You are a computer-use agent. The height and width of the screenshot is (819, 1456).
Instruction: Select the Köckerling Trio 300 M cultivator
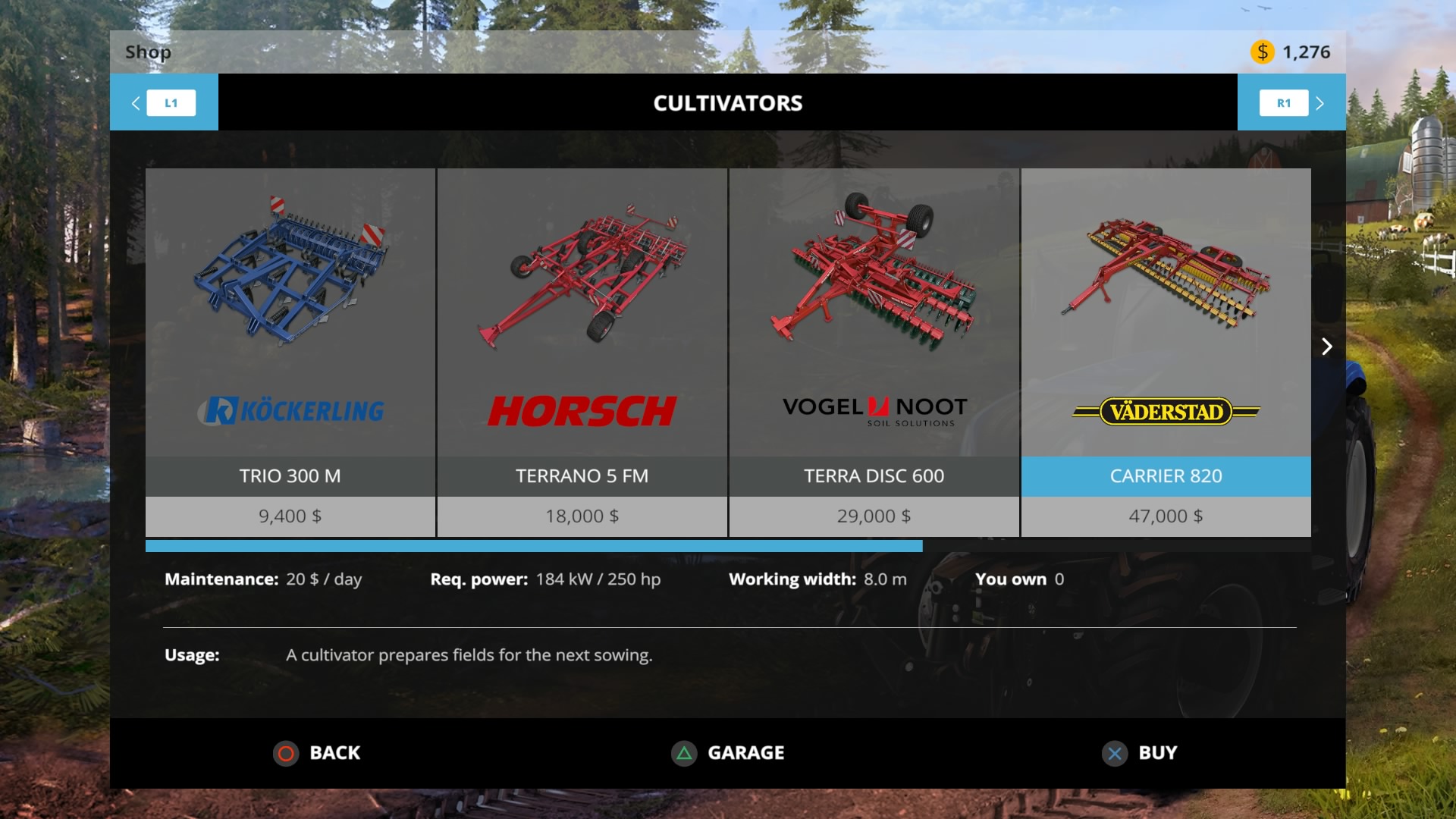290,303
